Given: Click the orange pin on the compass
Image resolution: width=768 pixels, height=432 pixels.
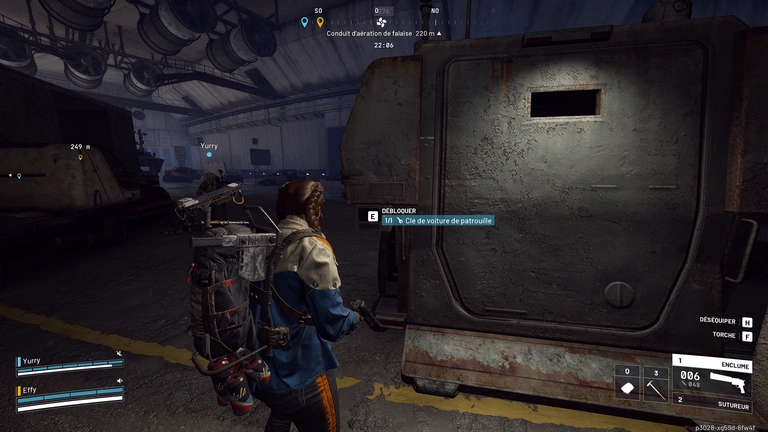Looking at the screenshot, I should (x=320, y=21).
